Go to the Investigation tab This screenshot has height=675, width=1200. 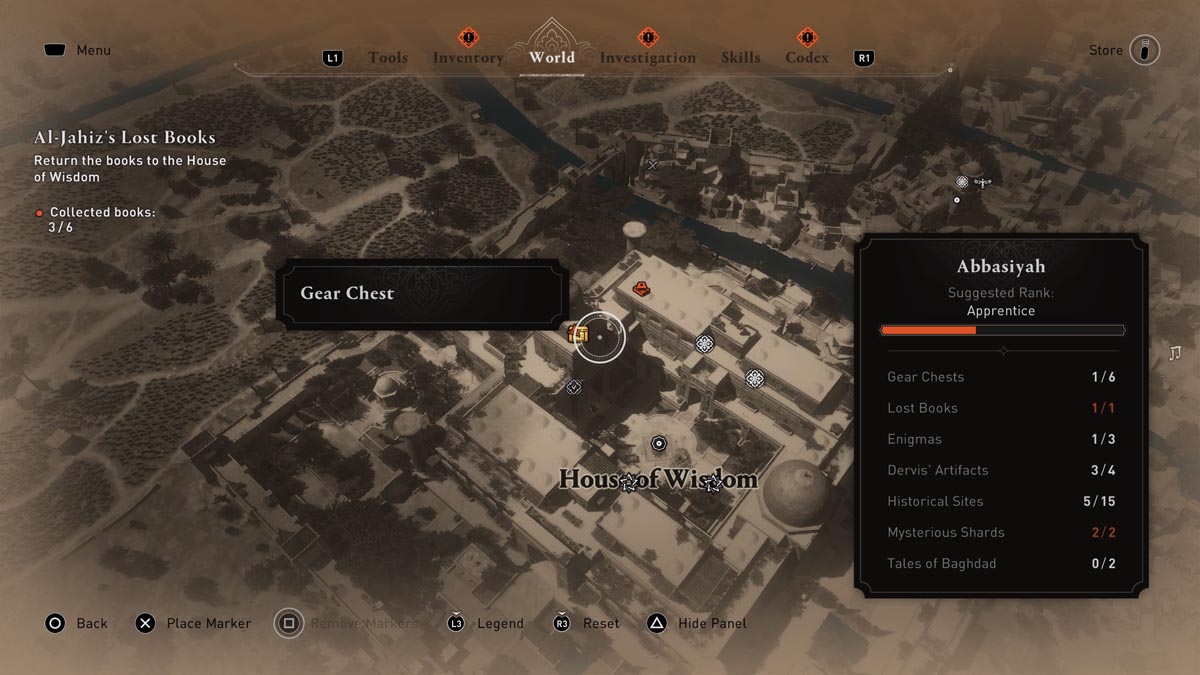click(647, 58)
